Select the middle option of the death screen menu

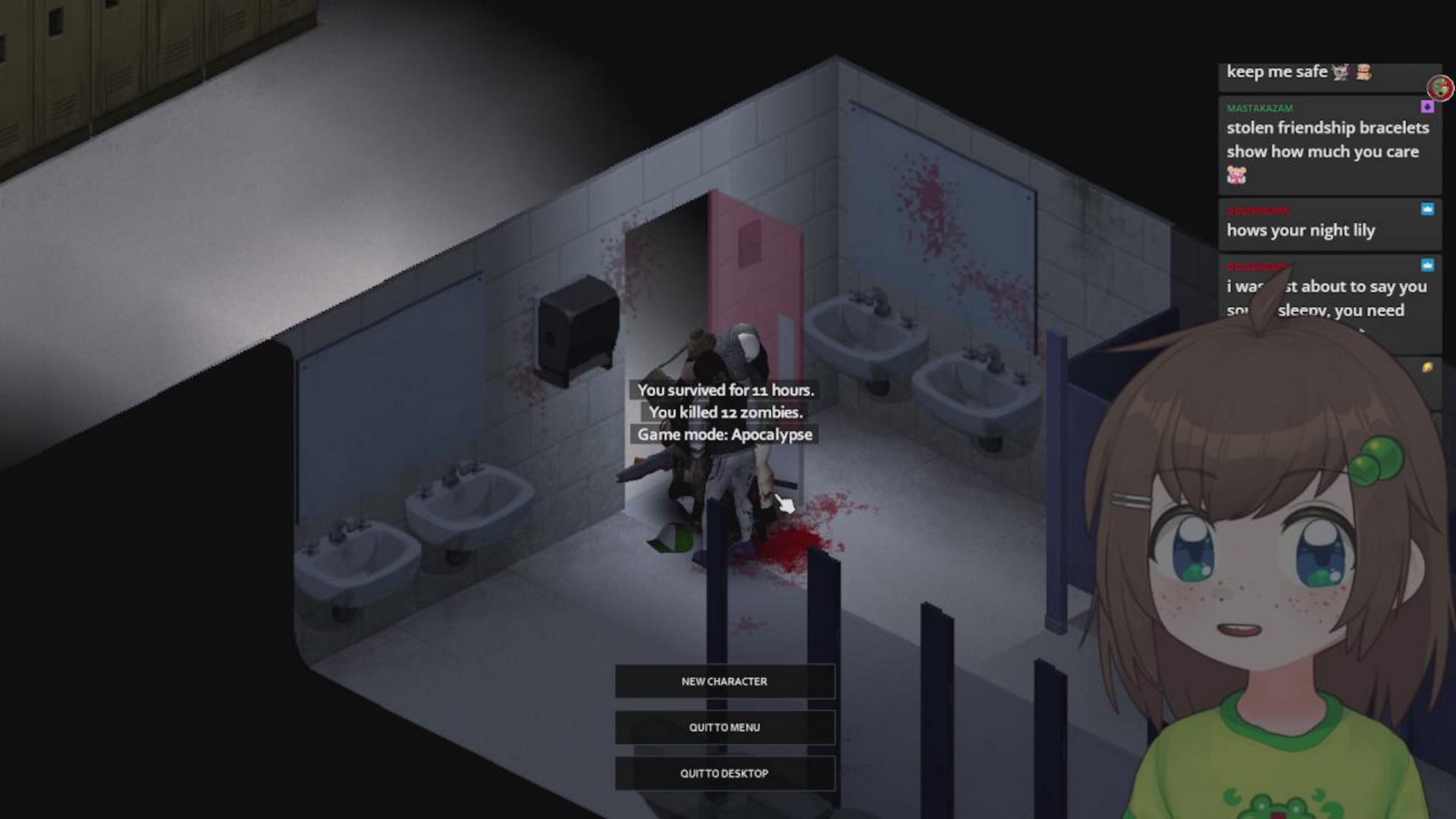724,726
